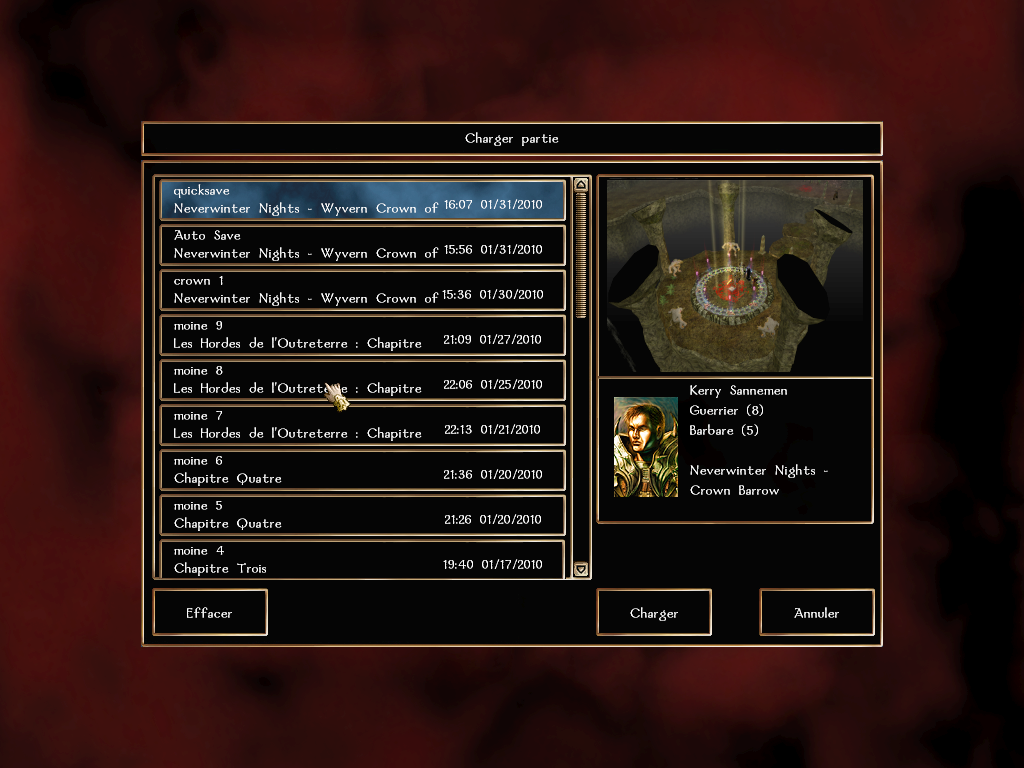
Task: Select the crown 1 save file
Action: coord(362,290)
